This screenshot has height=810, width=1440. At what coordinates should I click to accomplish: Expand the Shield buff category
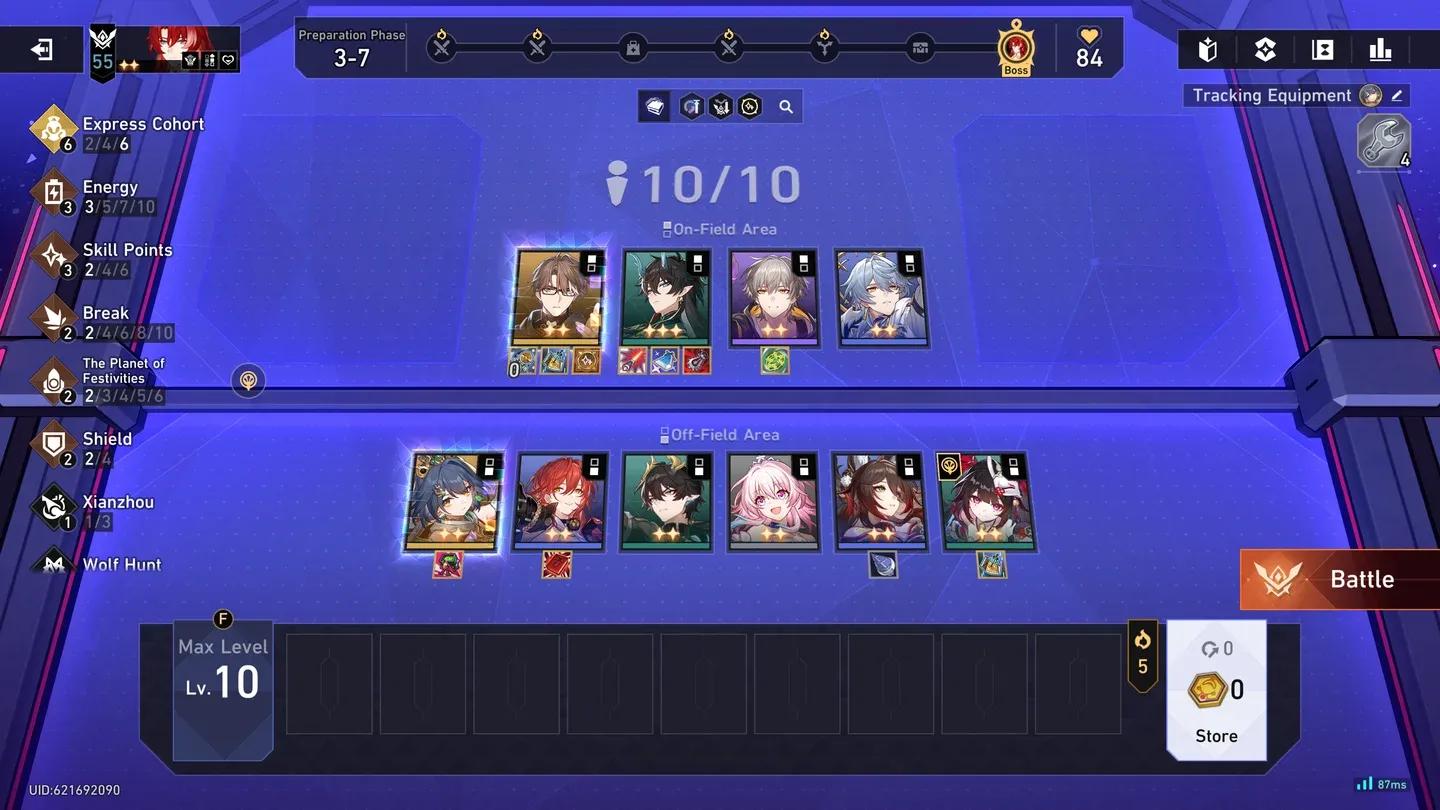(54, 444)
